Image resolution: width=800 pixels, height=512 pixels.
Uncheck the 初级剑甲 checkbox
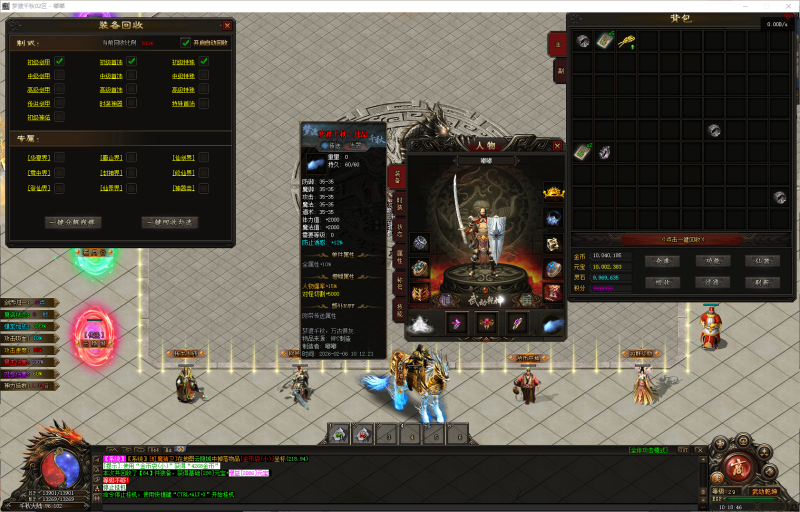pos(60,62)
